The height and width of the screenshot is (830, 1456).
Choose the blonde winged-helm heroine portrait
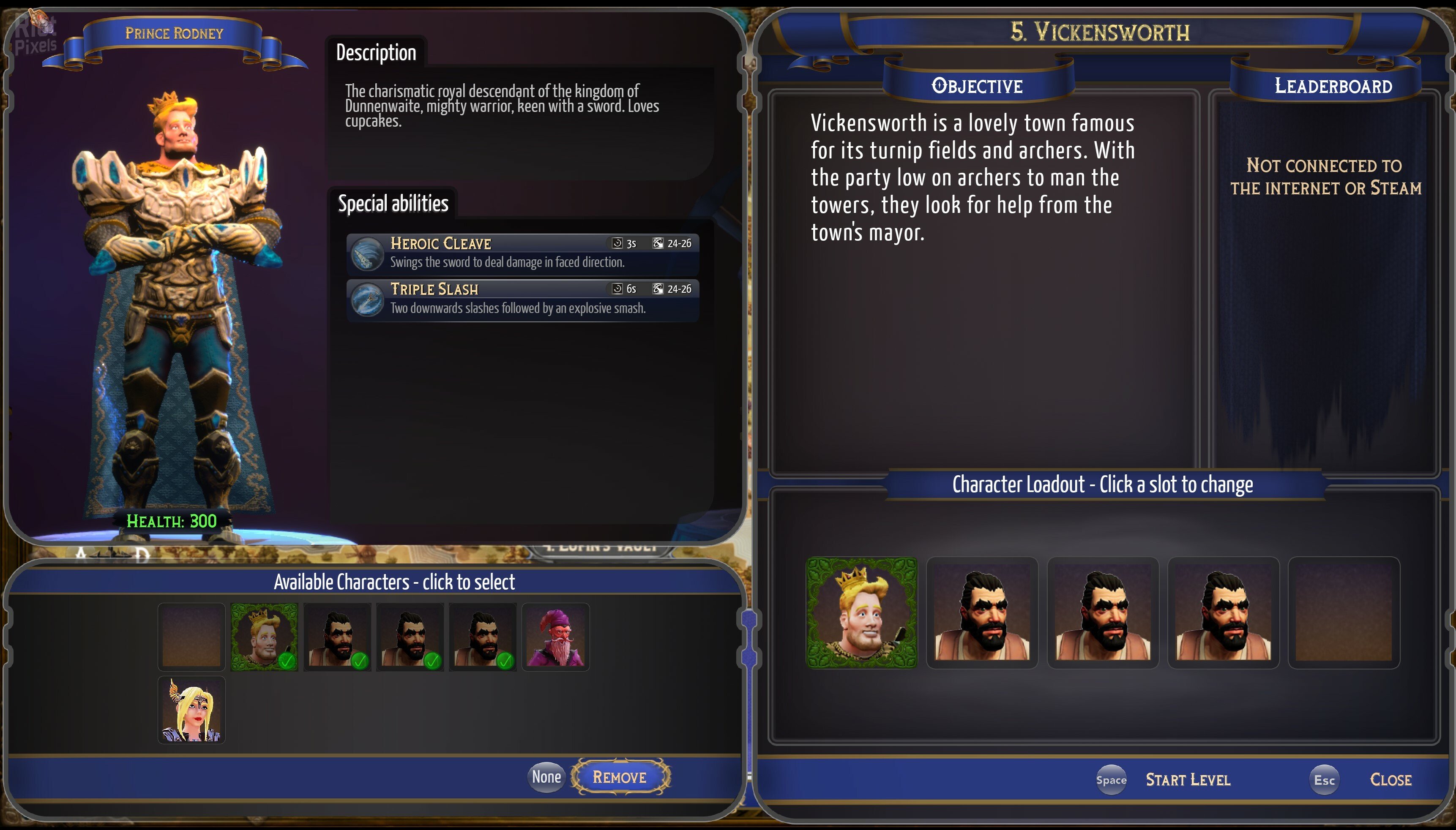(191, 710)
